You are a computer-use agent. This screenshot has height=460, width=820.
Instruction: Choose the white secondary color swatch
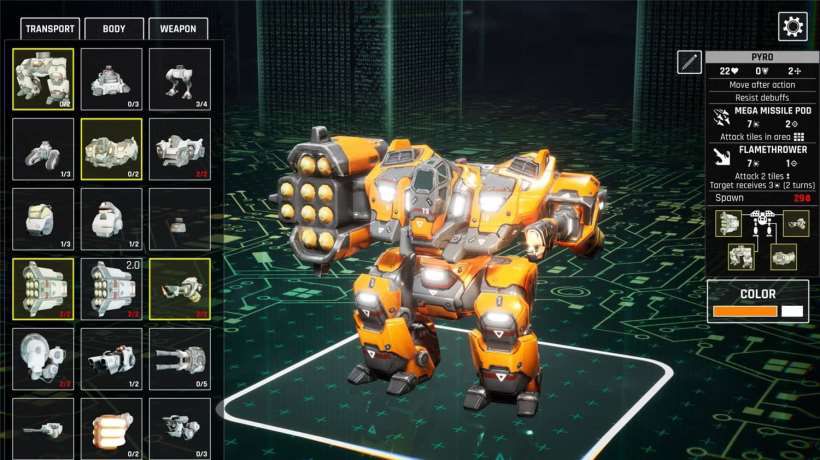pyautogui.click(x=792, y=312)
